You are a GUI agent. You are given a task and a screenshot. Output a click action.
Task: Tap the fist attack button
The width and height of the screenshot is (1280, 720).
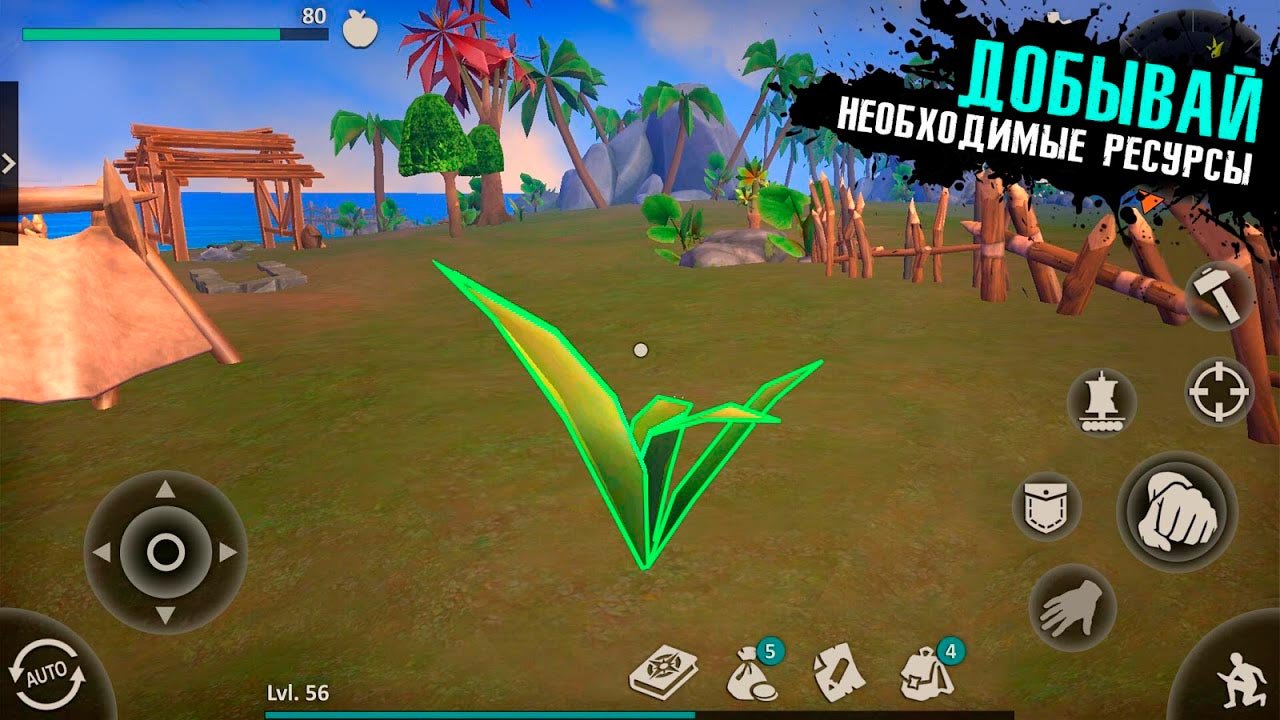[x=1177, y=511]
